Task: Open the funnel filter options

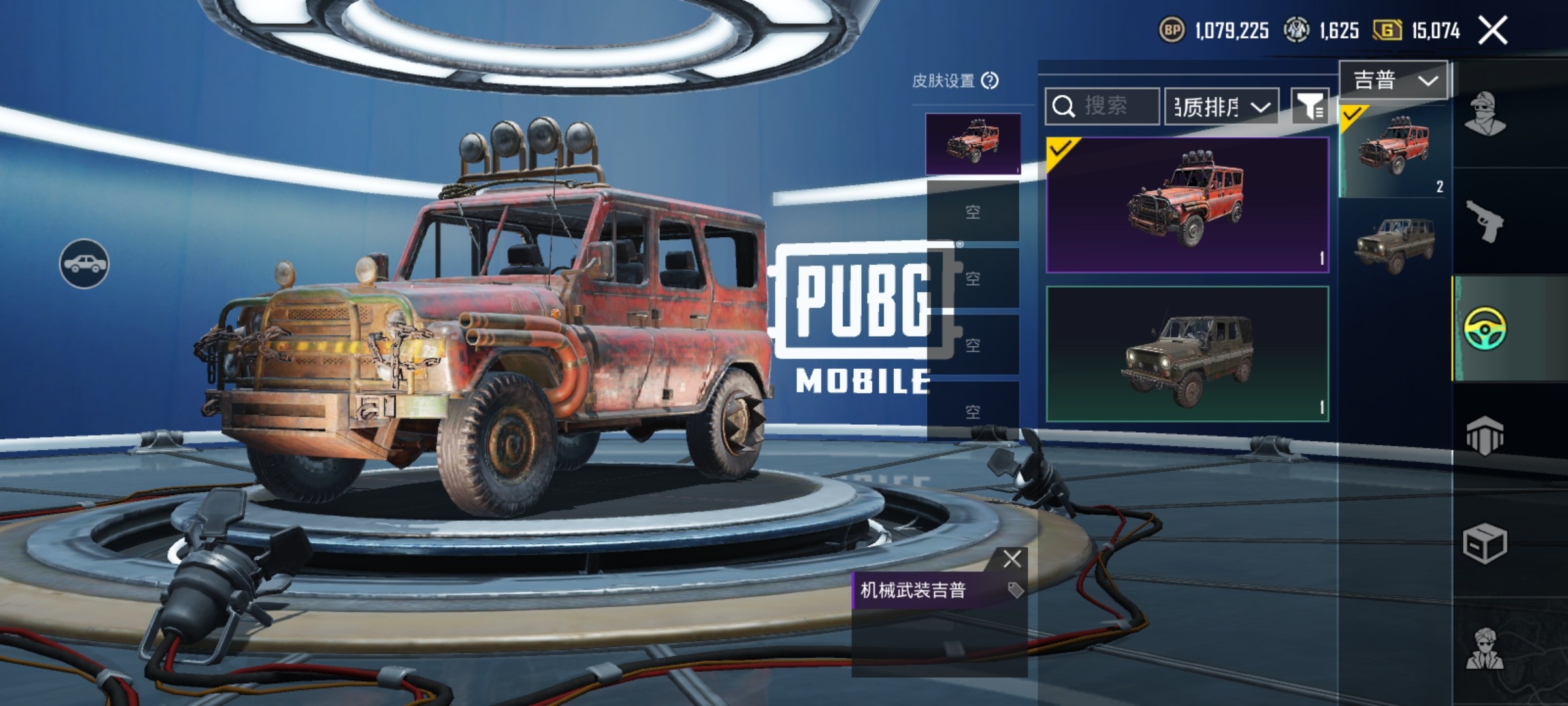Action: tap(1310, 107)
